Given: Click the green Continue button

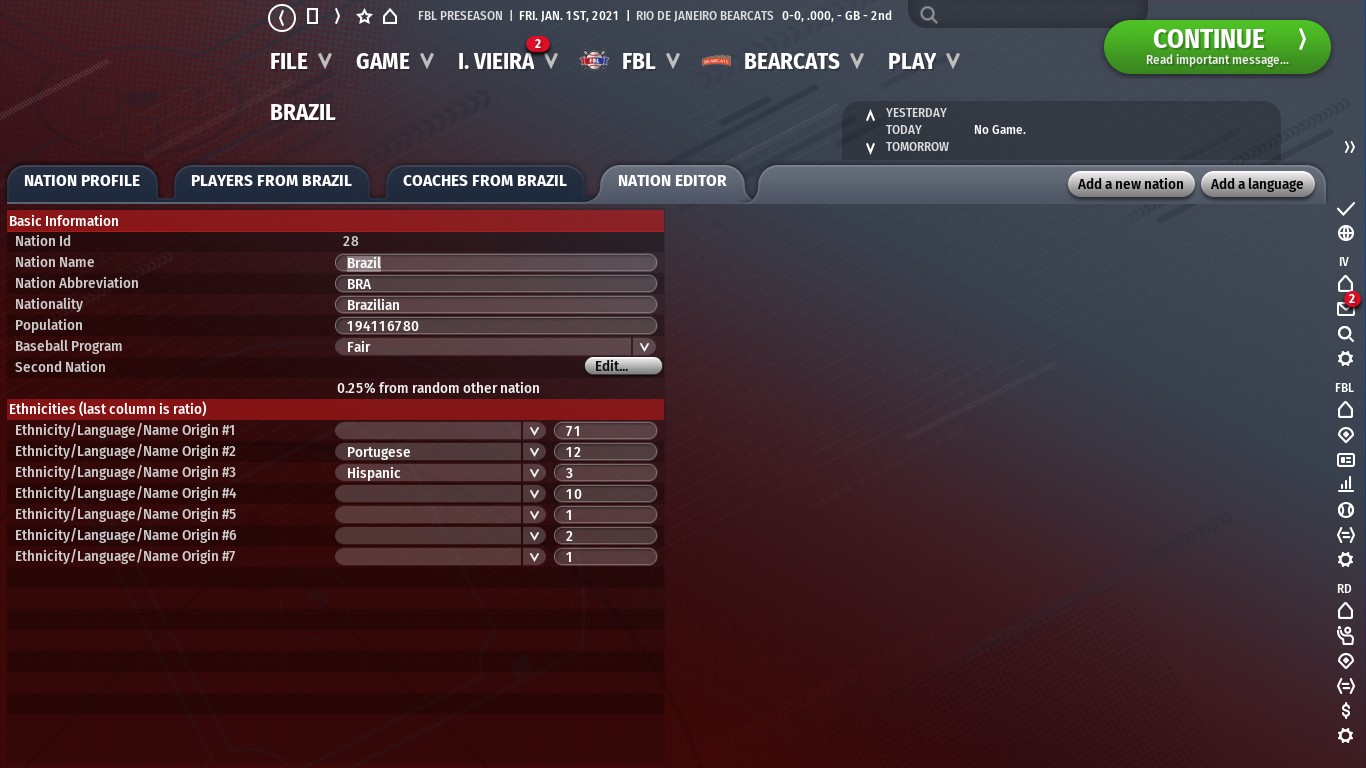Looking at the screenshot, I should pyautogui.click(x=1216, y=47).
